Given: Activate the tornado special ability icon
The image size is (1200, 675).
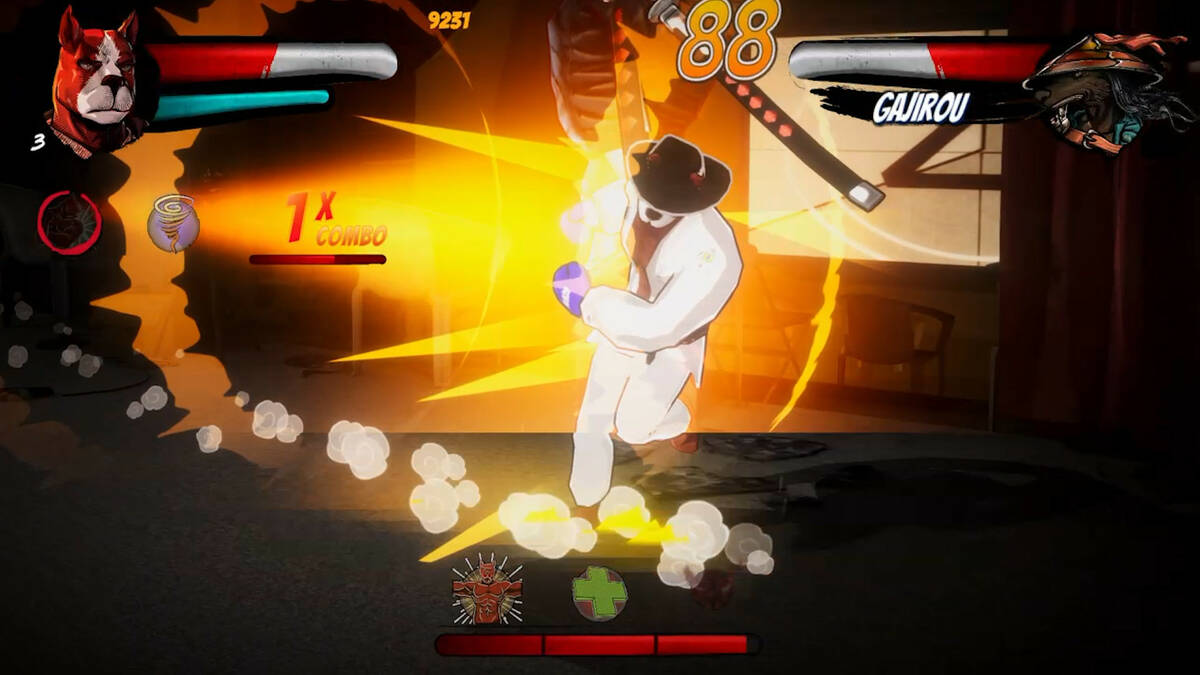Looking at the screenshot, I should click(173, 222).
